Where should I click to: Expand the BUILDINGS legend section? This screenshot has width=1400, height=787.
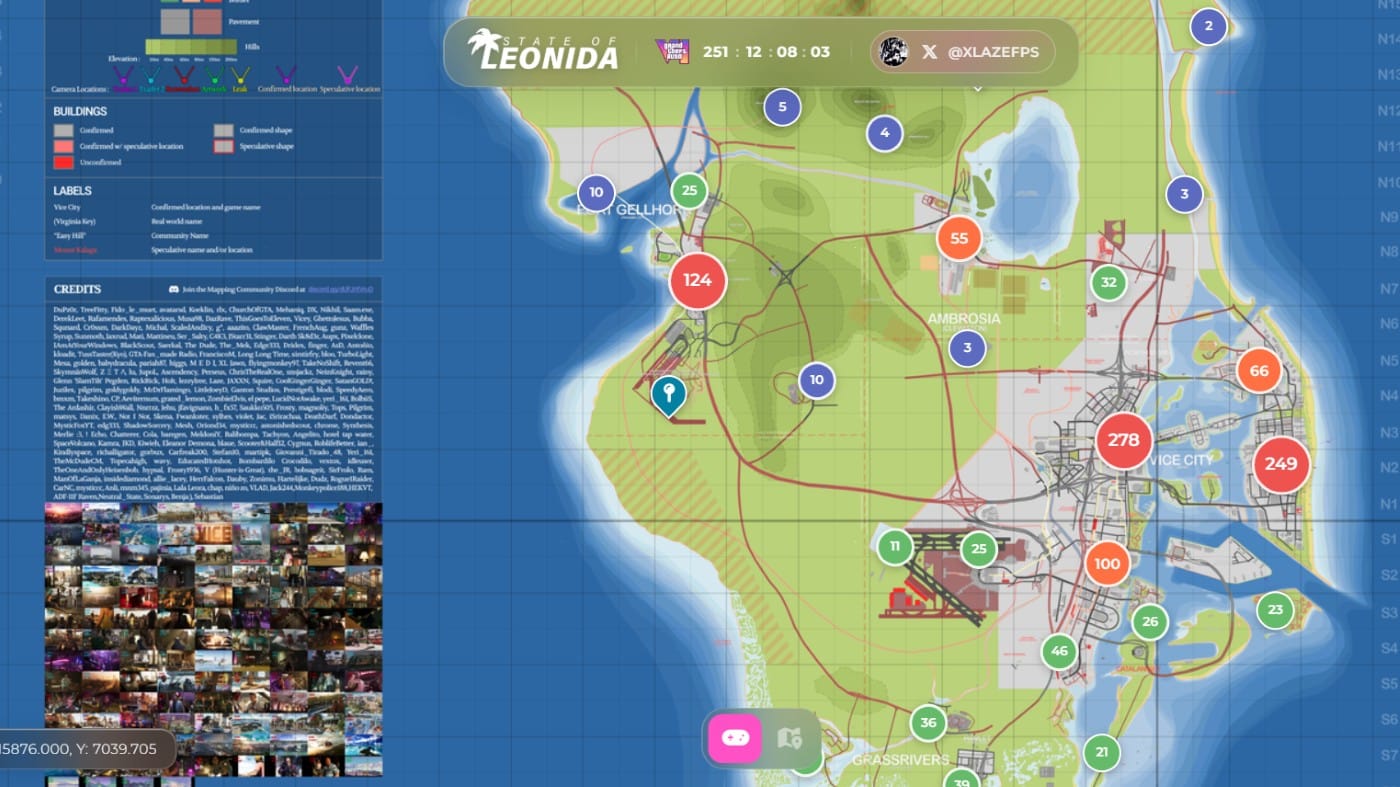pos(82,113)
